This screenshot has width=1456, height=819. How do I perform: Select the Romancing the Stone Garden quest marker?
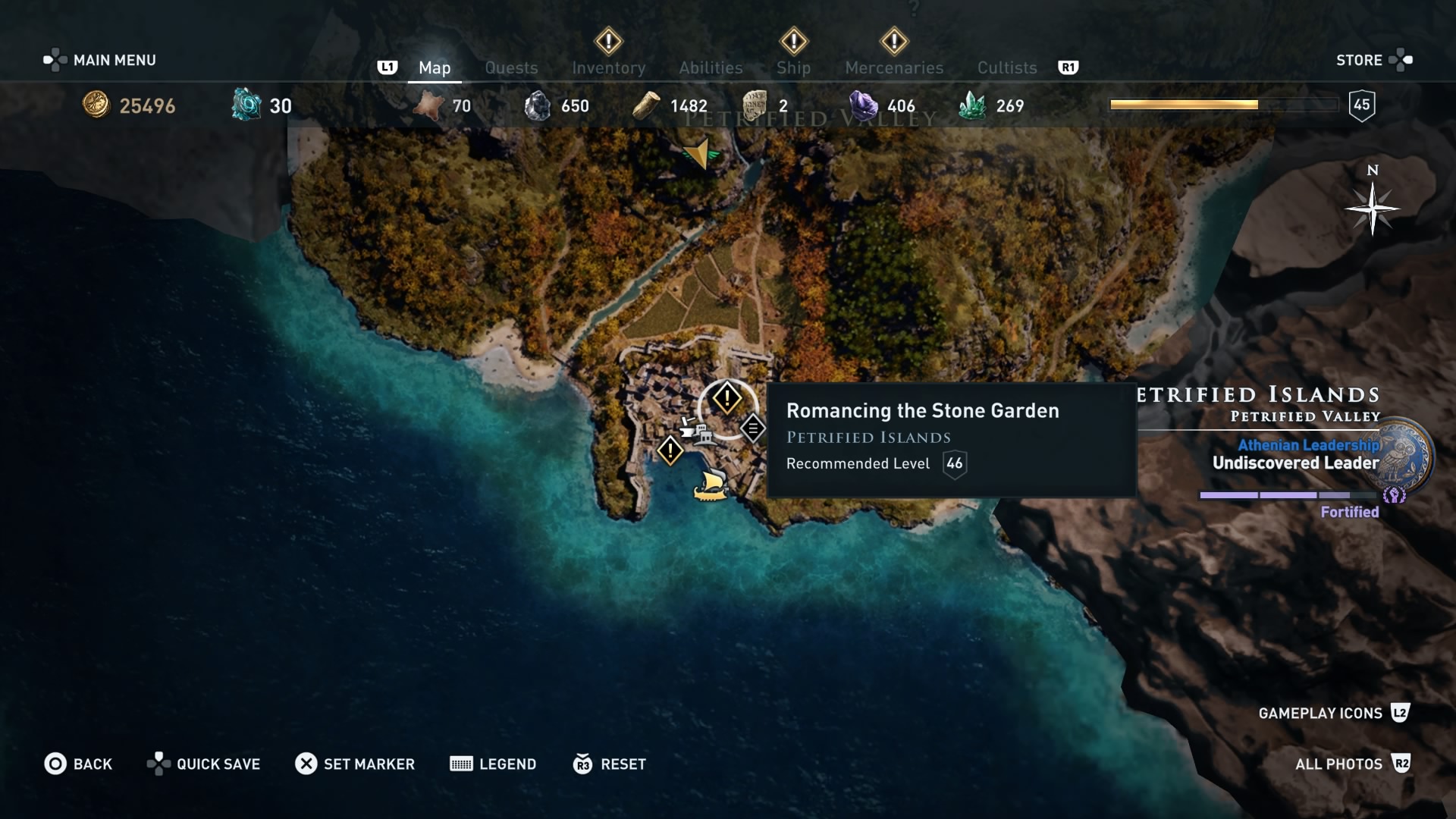click(x=727, y=397)
